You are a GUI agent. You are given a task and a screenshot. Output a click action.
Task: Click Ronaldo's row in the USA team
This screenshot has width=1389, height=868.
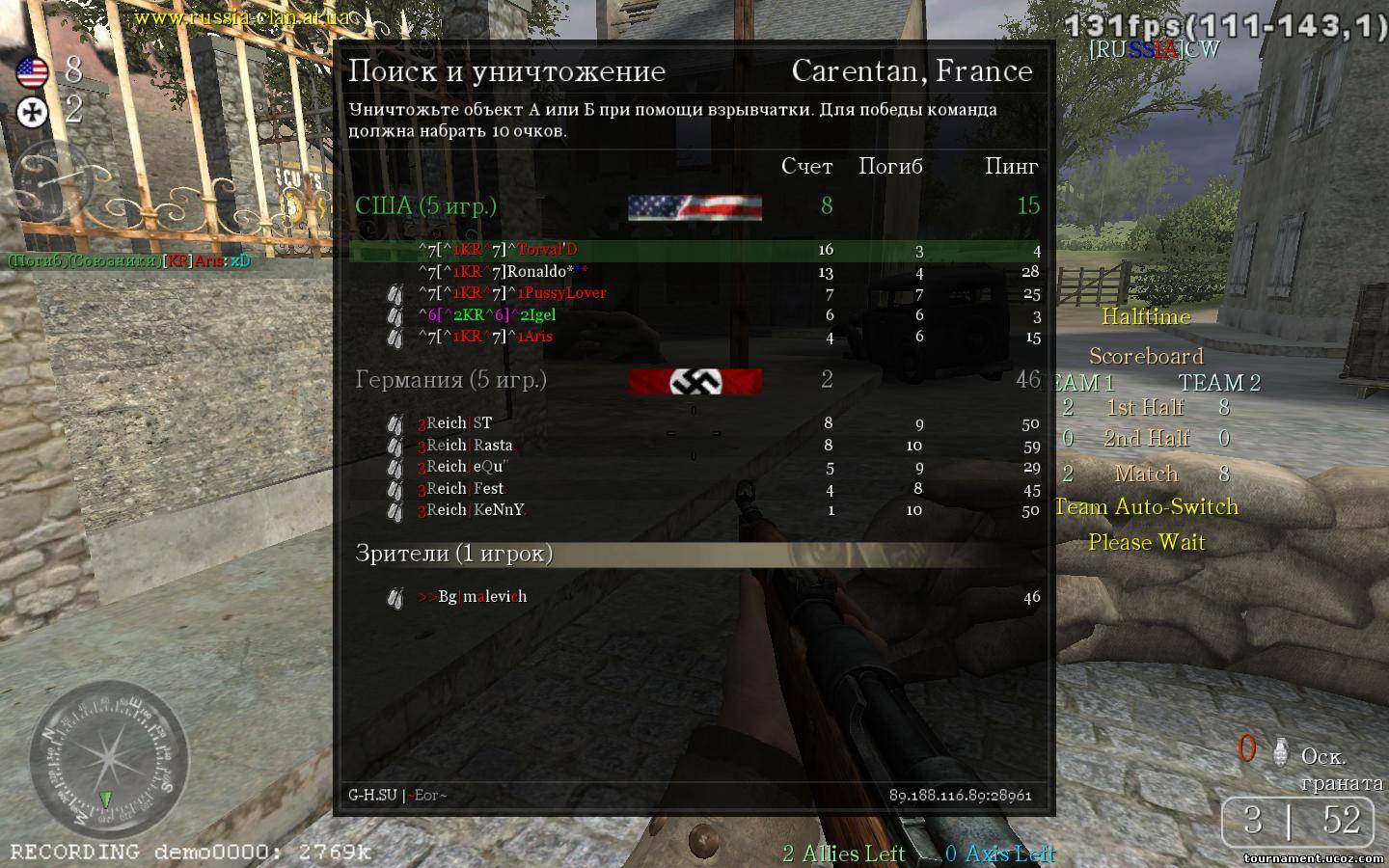[x=694, y=272]
